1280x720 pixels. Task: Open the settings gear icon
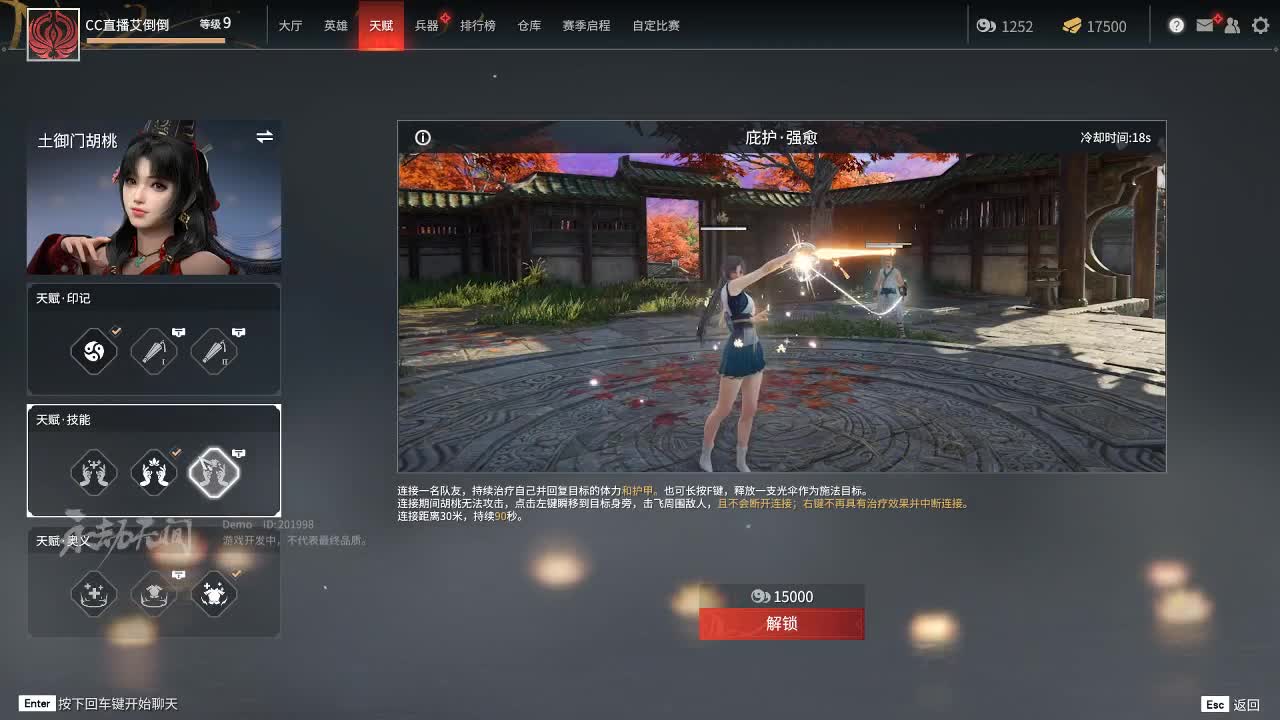1260,26
